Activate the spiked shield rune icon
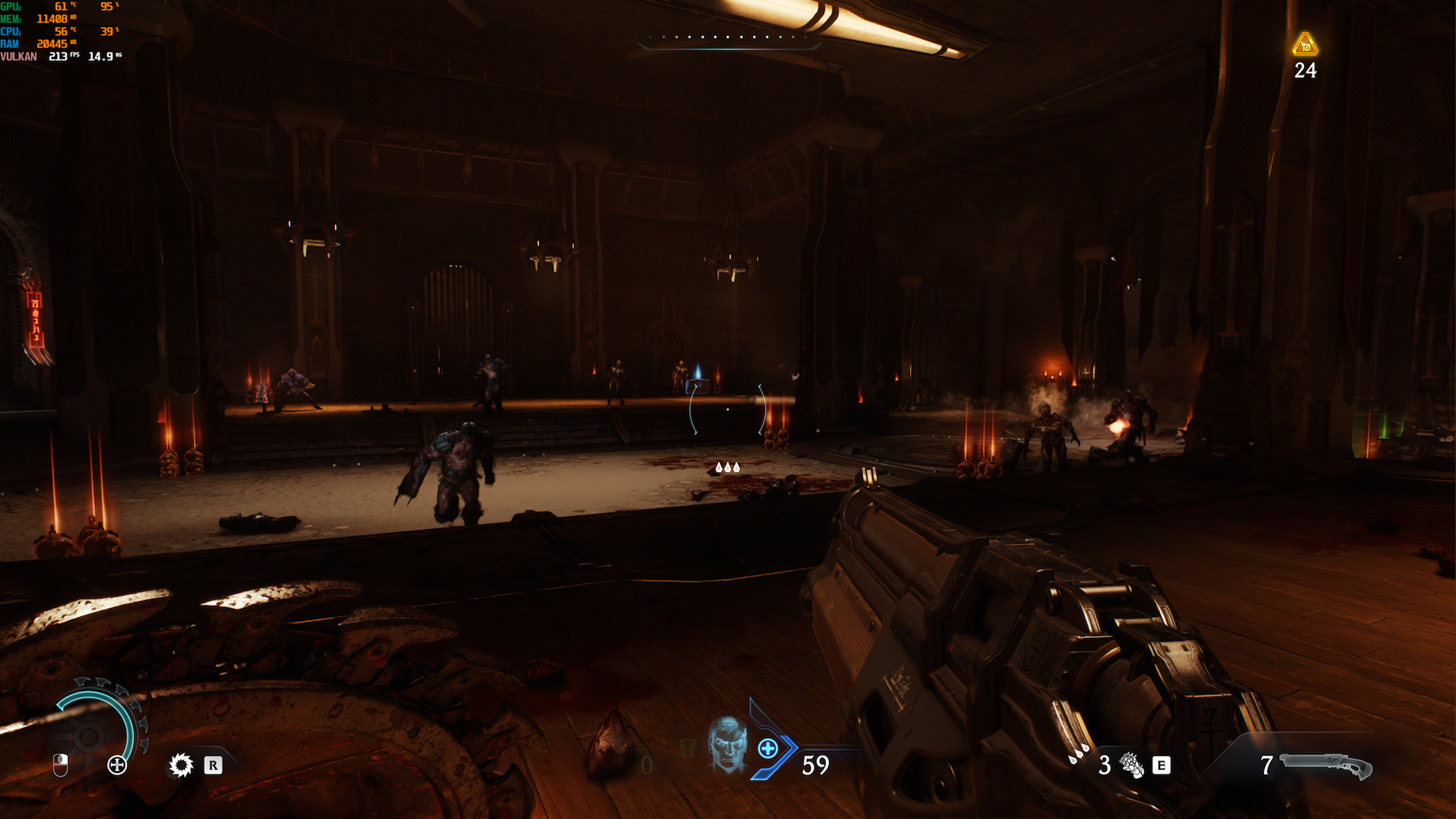Viewport: 1456px width, 819px height. tap(181, 765)
